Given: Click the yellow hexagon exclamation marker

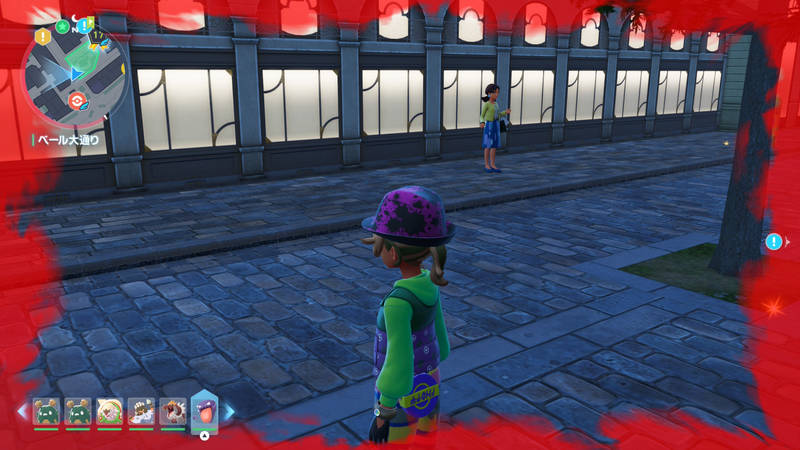Looking at the screenshot, I should click(43, 36).
